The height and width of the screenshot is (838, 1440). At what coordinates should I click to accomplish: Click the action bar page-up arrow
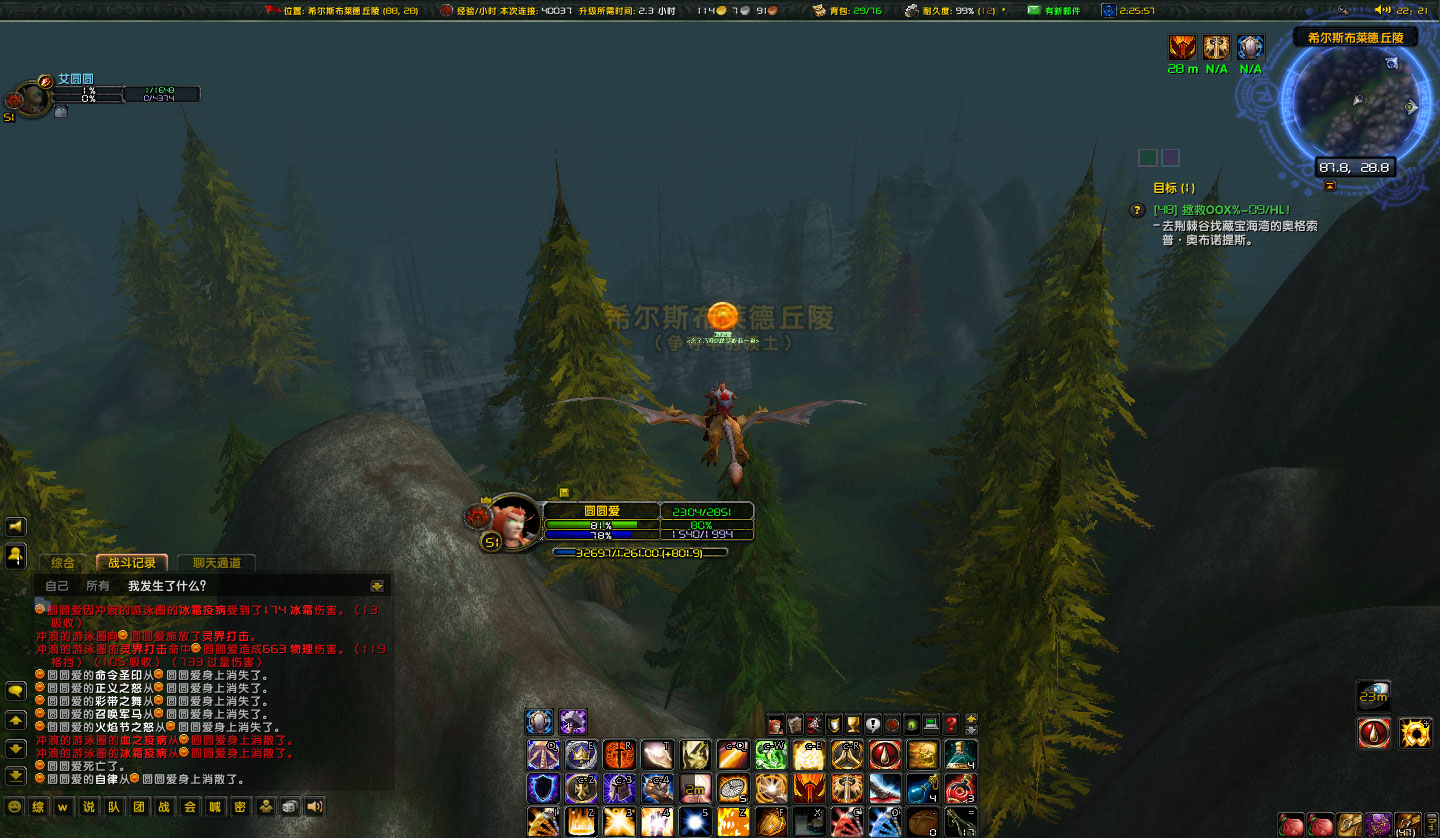972,719
